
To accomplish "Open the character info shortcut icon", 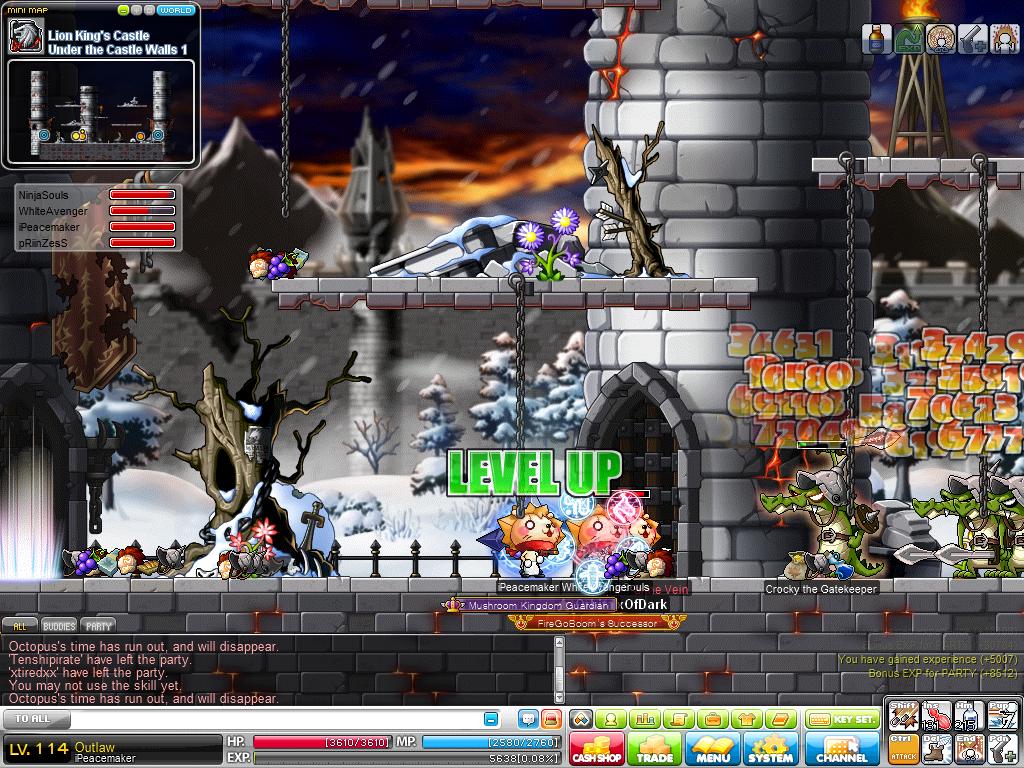I will click(611, 719).
